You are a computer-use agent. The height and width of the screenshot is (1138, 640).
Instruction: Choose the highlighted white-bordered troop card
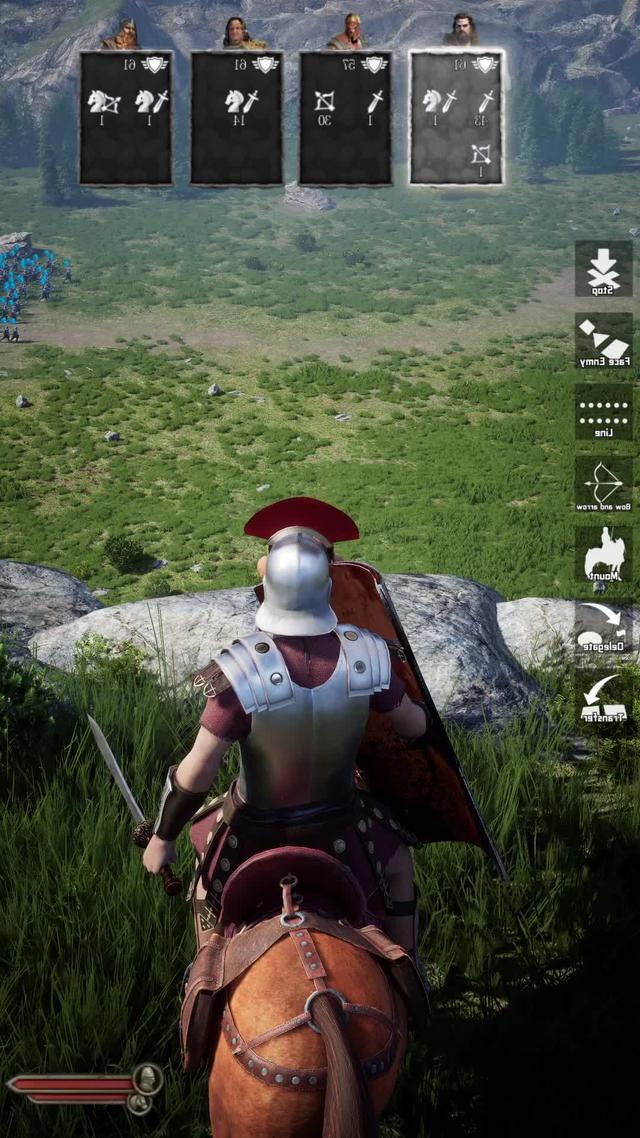[x=457, y=118]
